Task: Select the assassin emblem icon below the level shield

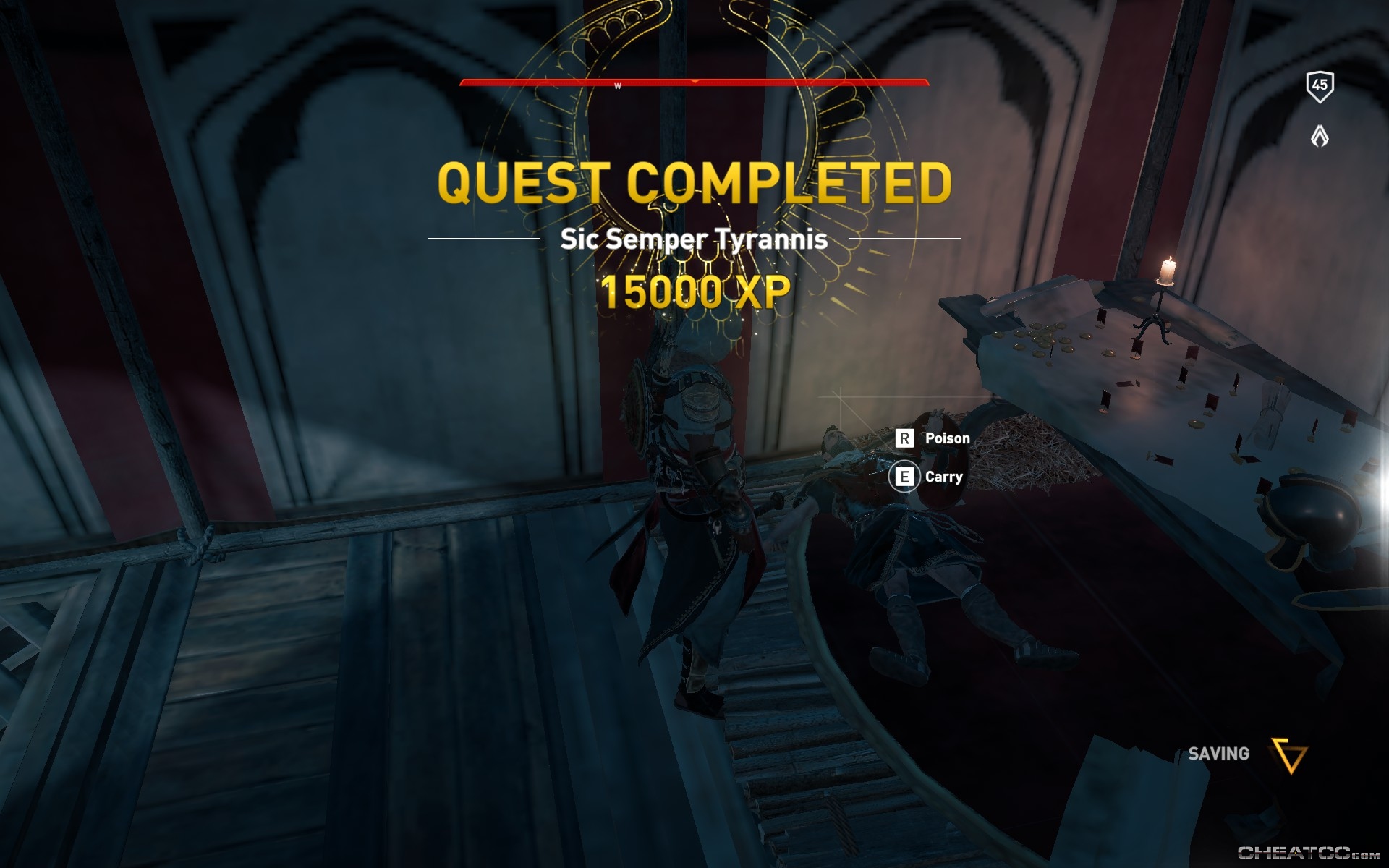Action: 1321,134
